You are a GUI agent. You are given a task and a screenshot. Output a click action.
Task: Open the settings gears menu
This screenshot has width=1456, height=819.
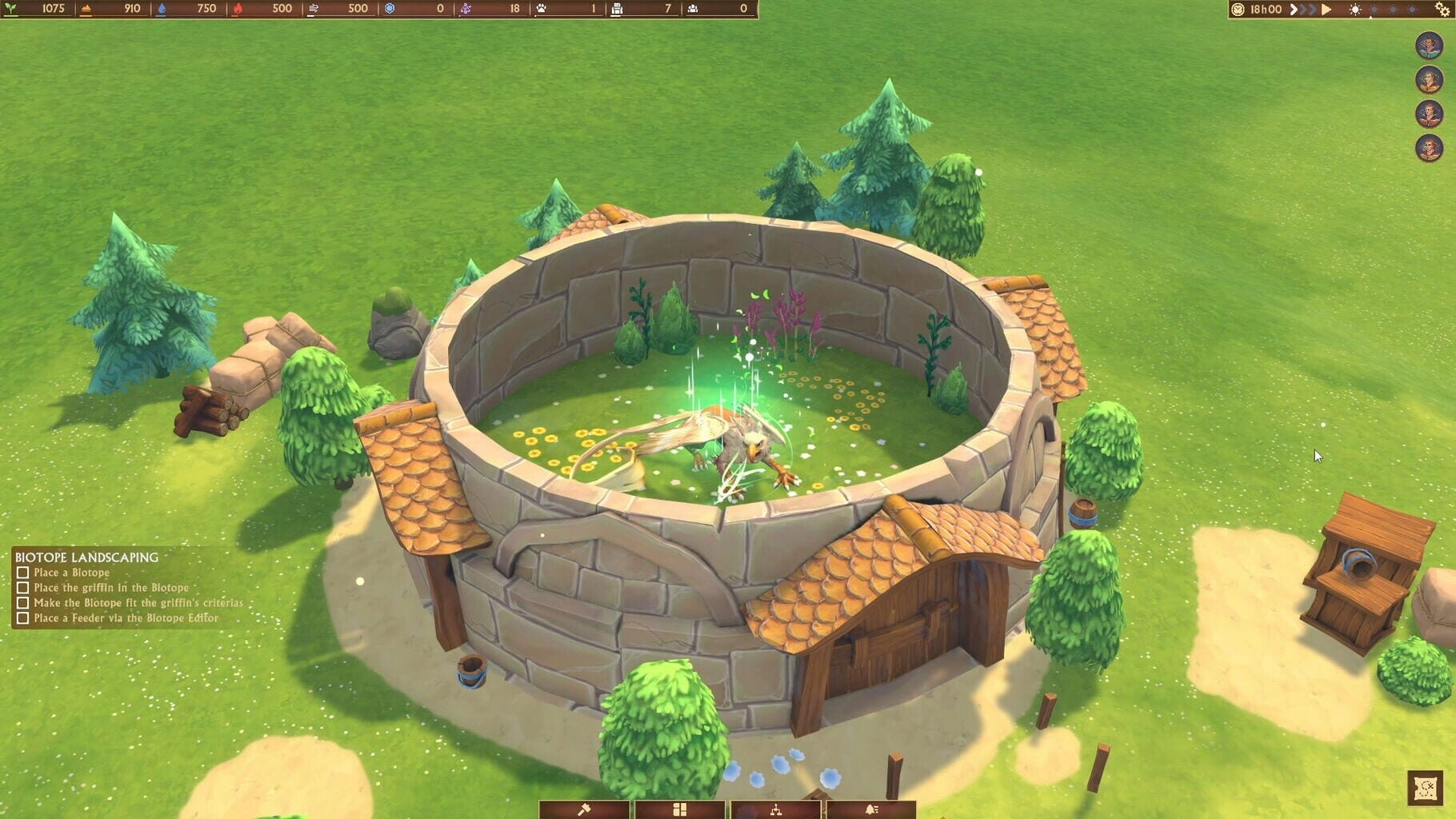[x=1442, y=10]
